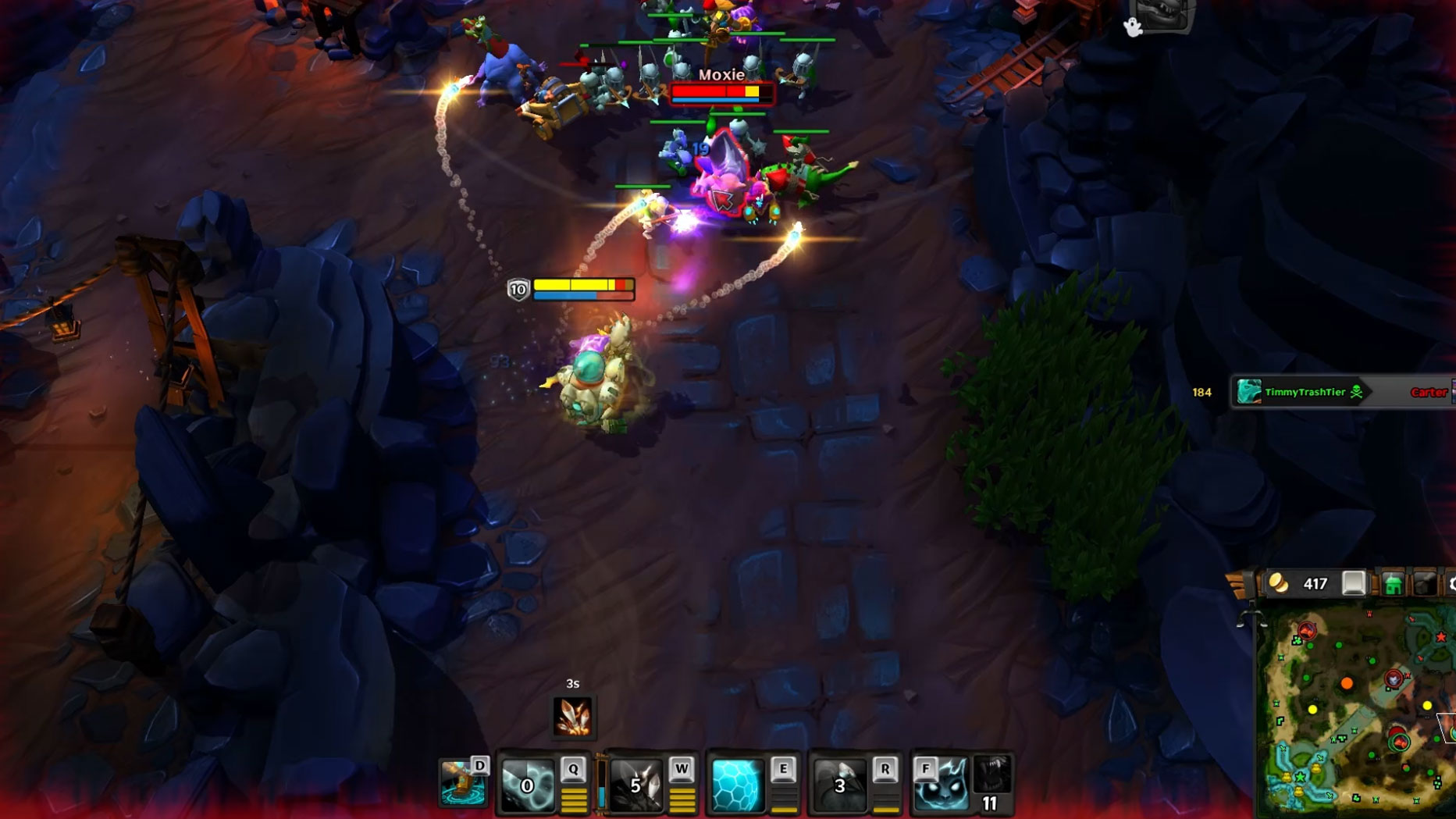Use the Q ability showing cooldown 0
The image size is (1456, 819).
click(x=527, y=785)
